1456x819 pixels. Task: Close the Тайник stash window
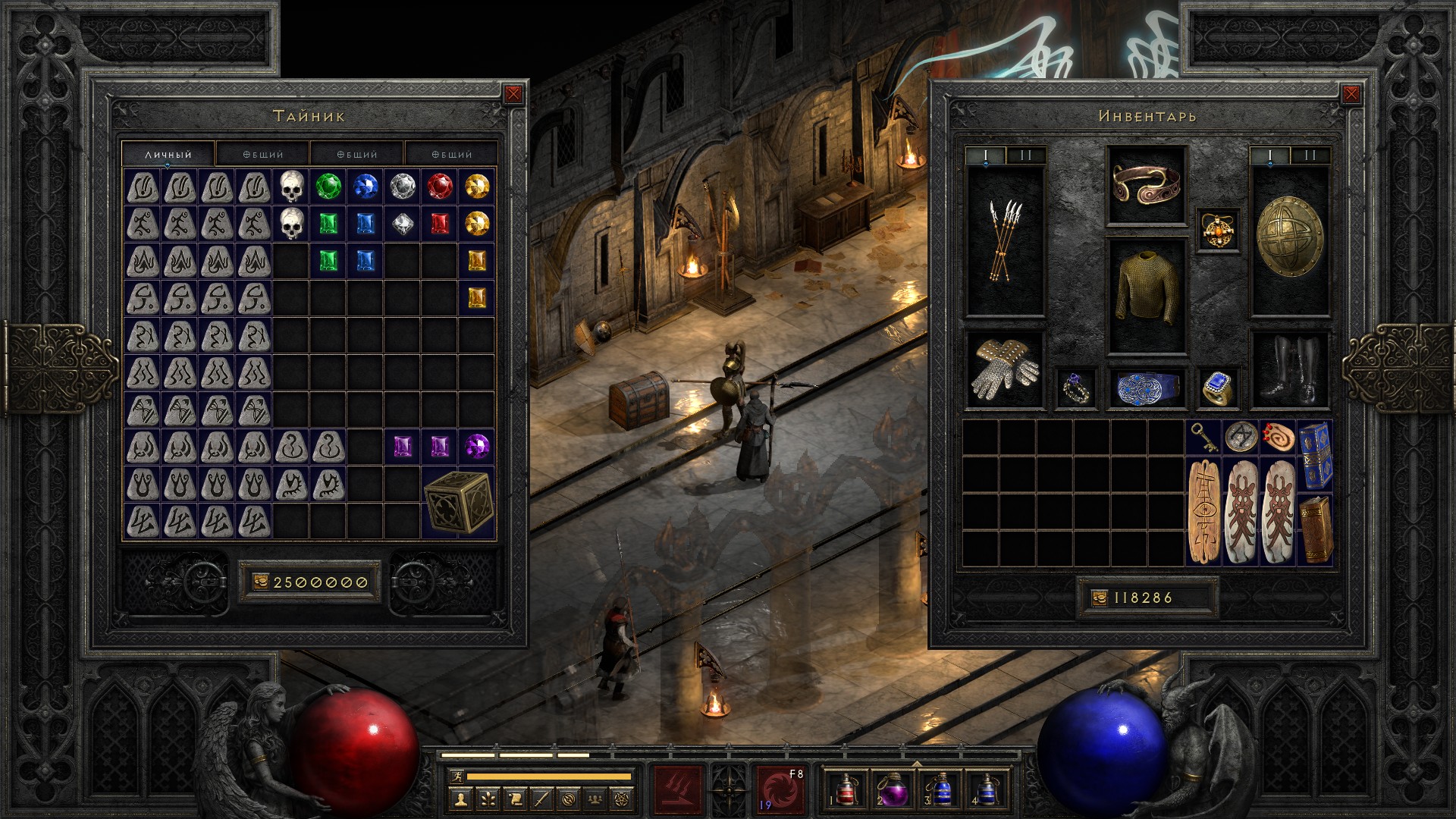[513, 94]
